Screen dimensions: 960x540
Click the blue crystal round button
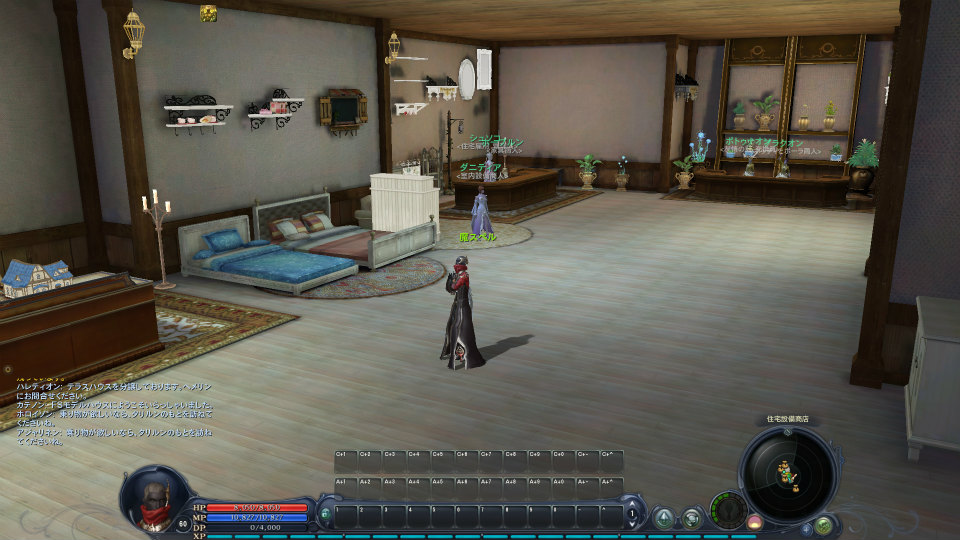(x=663, y=518)
